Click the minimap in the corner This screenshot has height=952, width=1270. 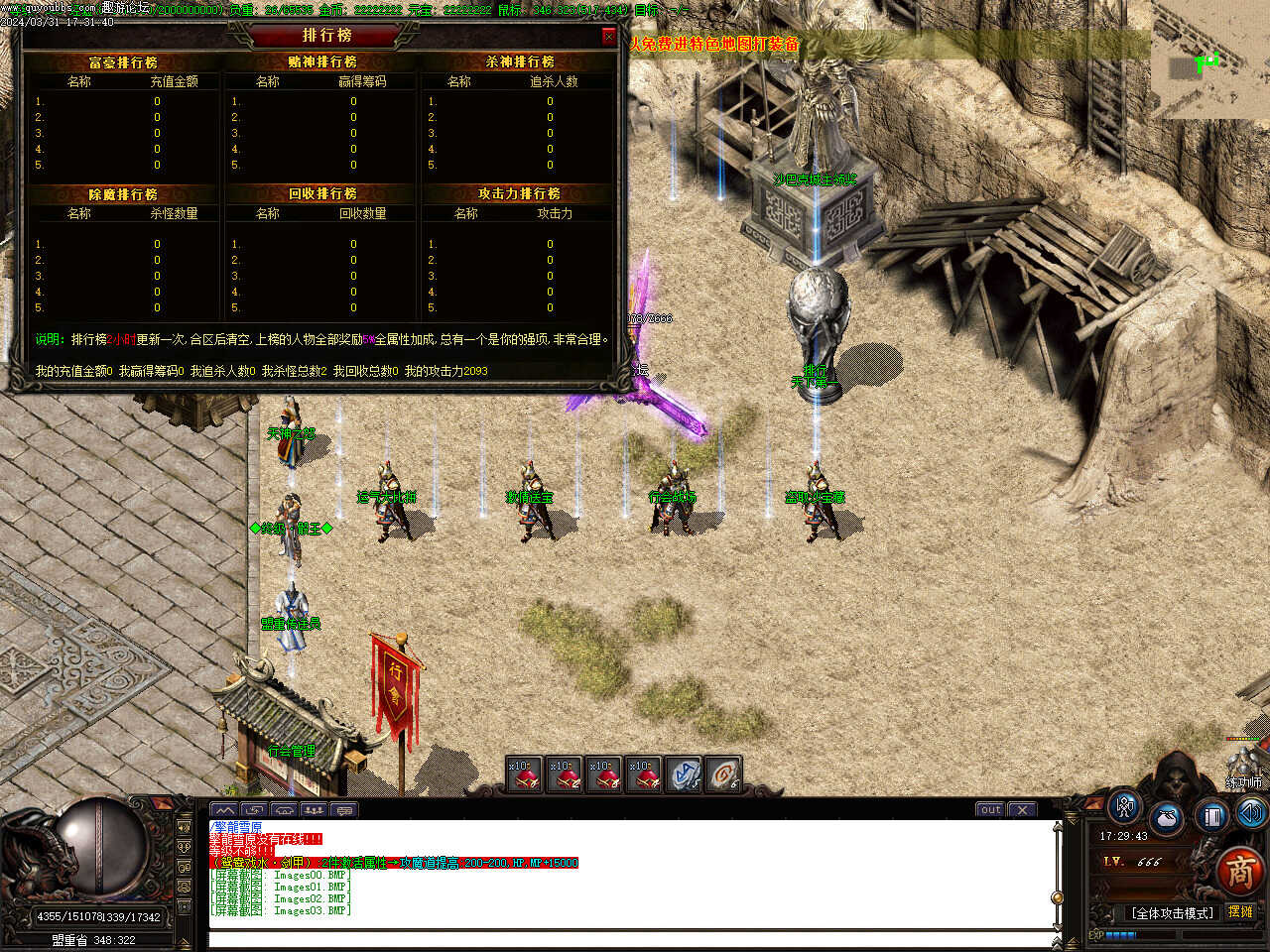pos(1210,59)
